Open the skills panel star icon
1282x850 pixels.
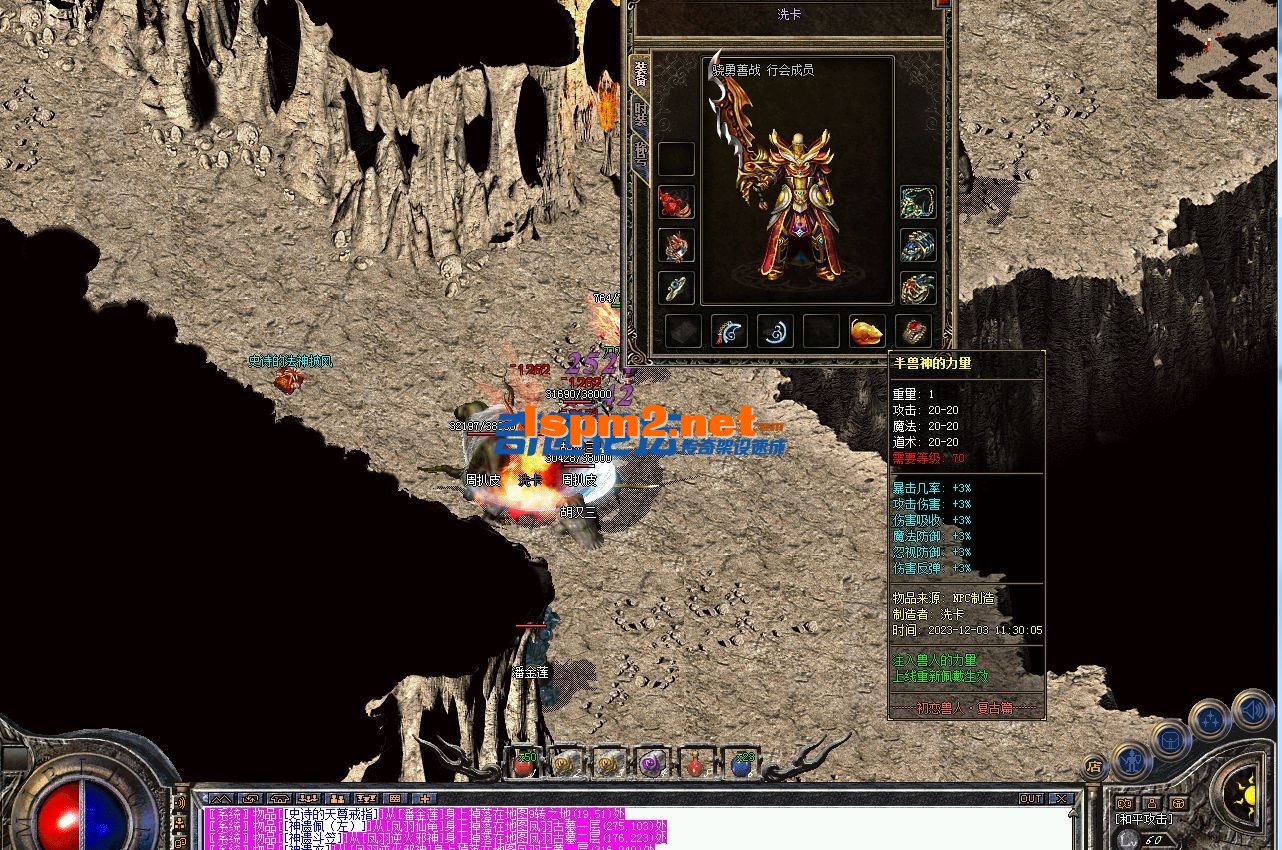tap(1210, 718)
